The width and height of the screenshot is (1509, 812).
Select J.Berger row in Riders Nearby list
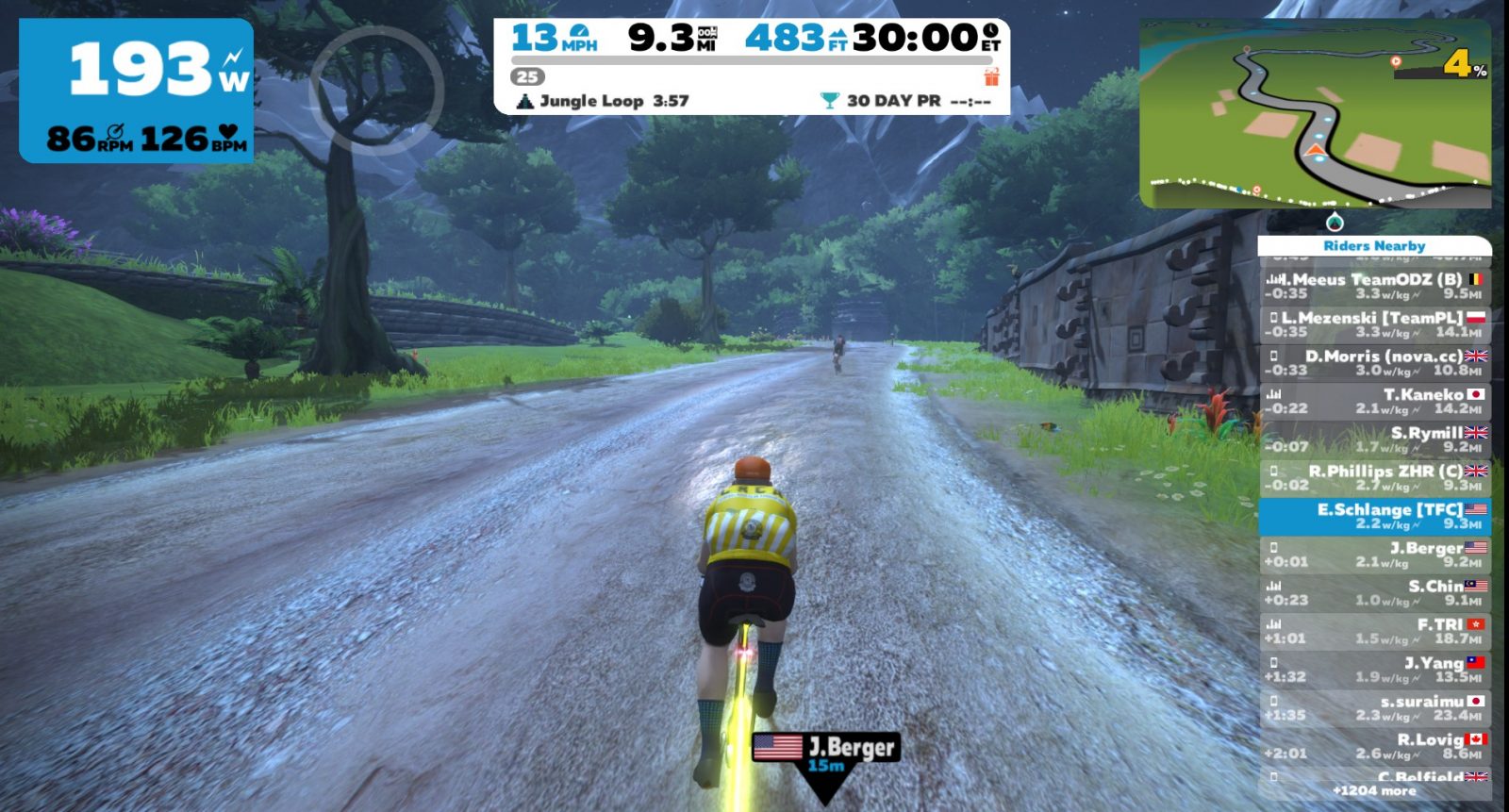[1374, 555]
